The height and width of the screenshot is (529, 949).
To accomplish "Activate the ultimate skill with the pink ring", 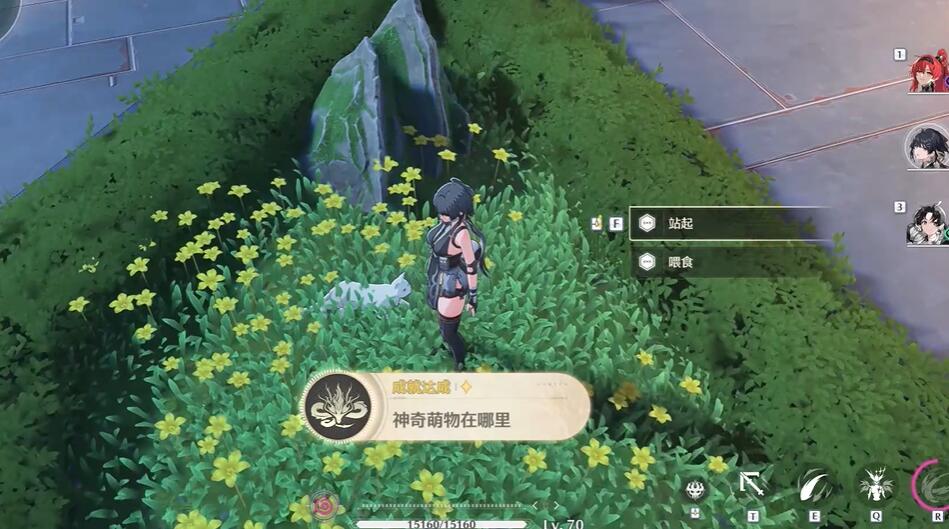I will (934, 486).
